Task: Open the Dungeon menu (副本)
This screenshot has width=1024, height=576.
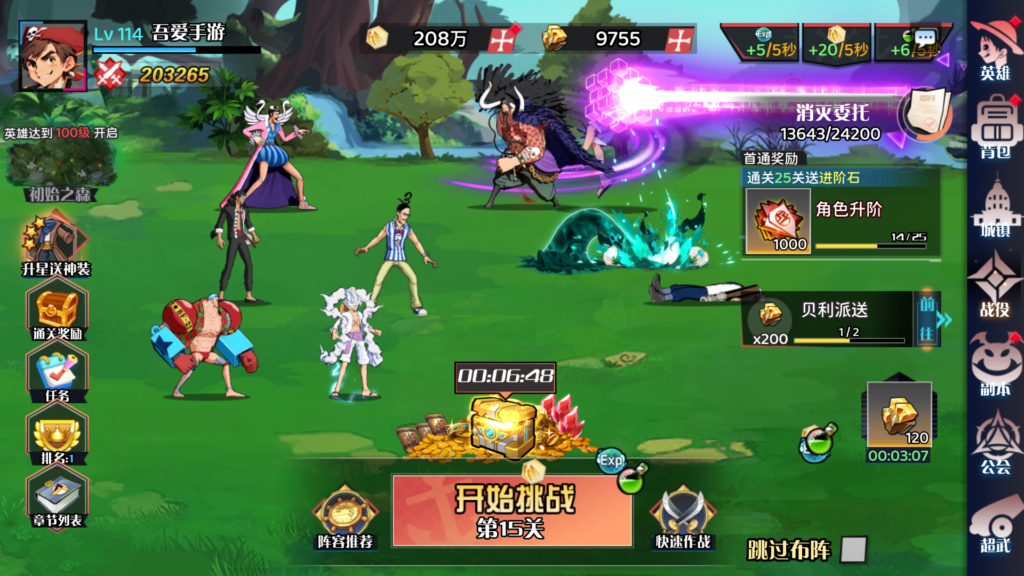Action: tap(995, 365)
